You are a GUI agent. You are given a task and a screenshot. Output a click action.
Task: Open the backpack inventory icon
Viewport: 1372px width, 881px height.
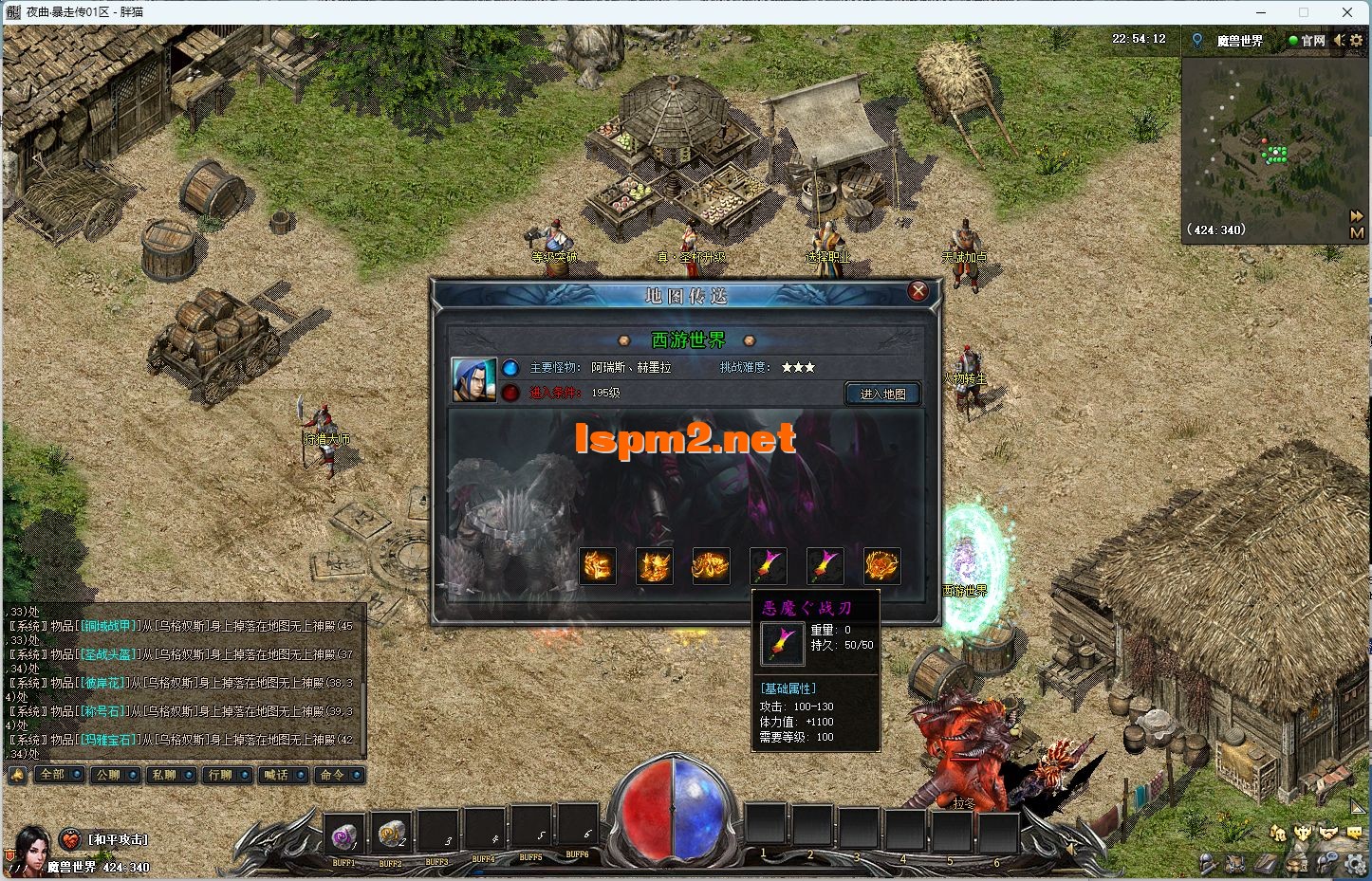(x=1235, y=863)
